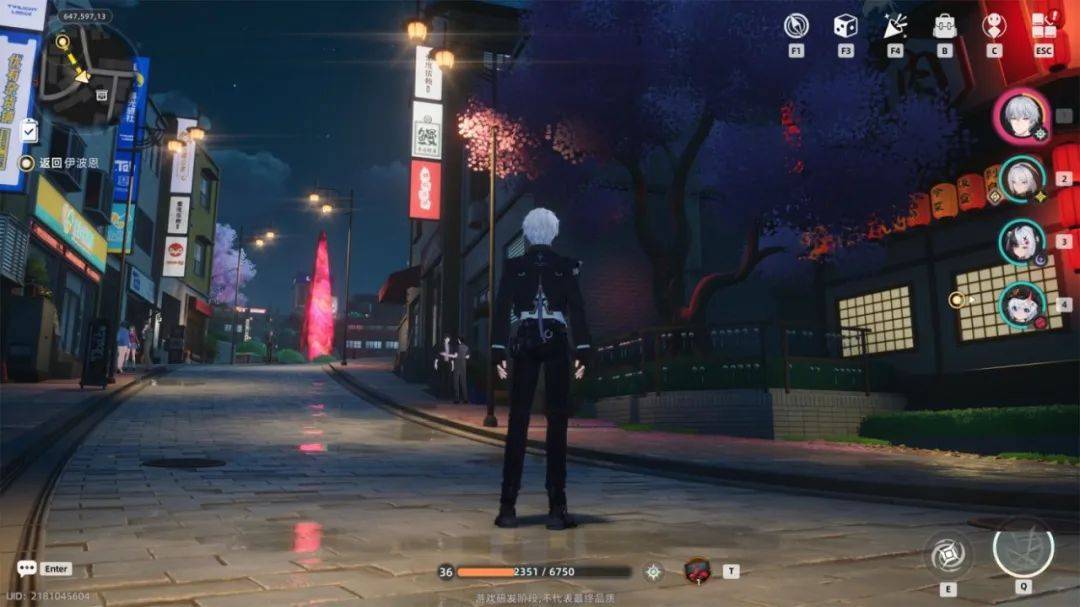Switch to the fourth party member with horns
The height and width of the screenshot is (607, 1080).
(1022, 305)
